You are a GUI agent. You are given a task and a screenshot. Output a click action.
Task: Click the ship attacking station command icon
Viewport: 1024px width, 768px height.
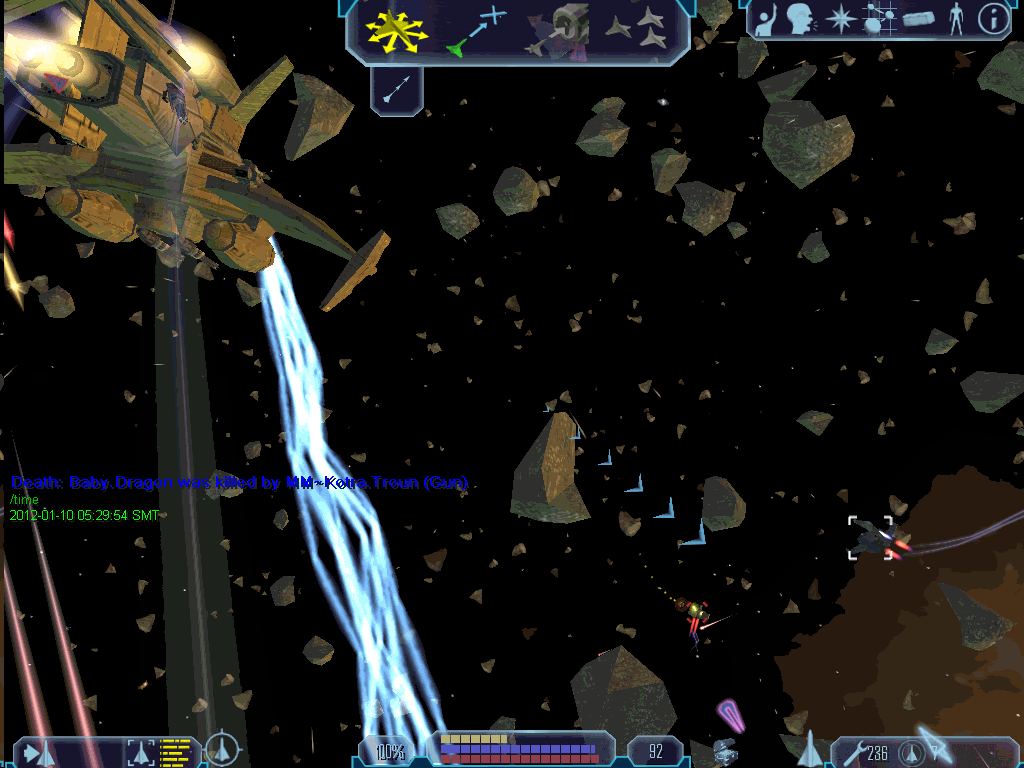point(556,30)
